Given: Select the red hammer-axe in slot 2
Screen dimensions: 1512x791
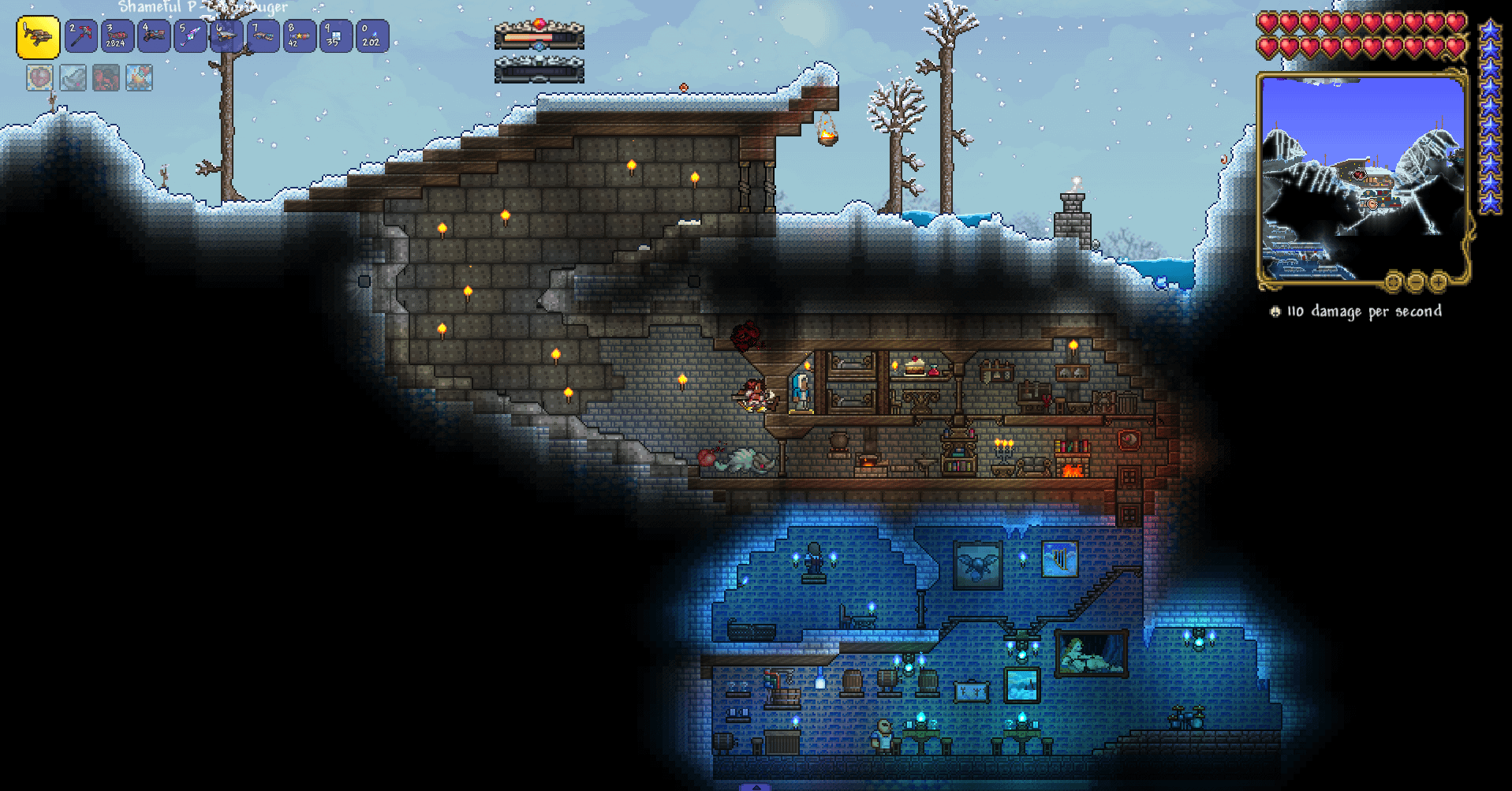Looking at the screenshot, I should (x=81, y=36).
